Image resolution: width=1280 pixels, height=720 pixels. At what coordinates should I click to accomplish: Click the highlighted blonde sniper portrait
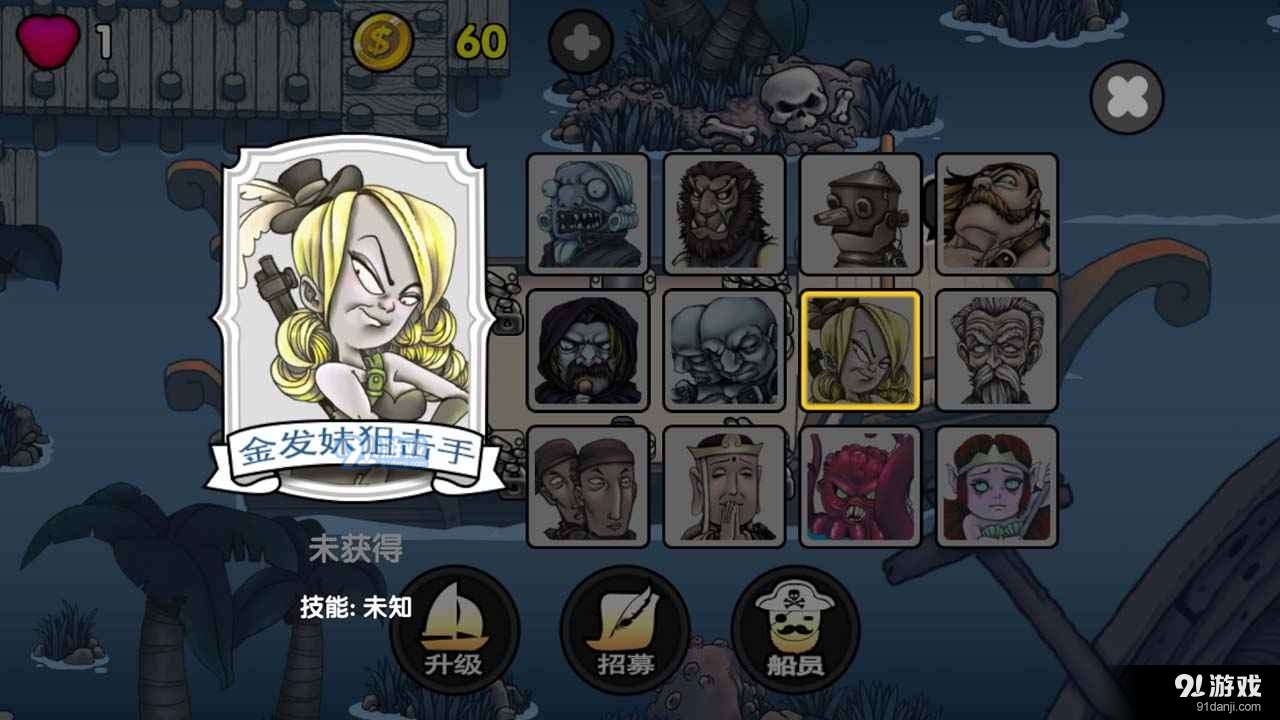coord(858,350)
